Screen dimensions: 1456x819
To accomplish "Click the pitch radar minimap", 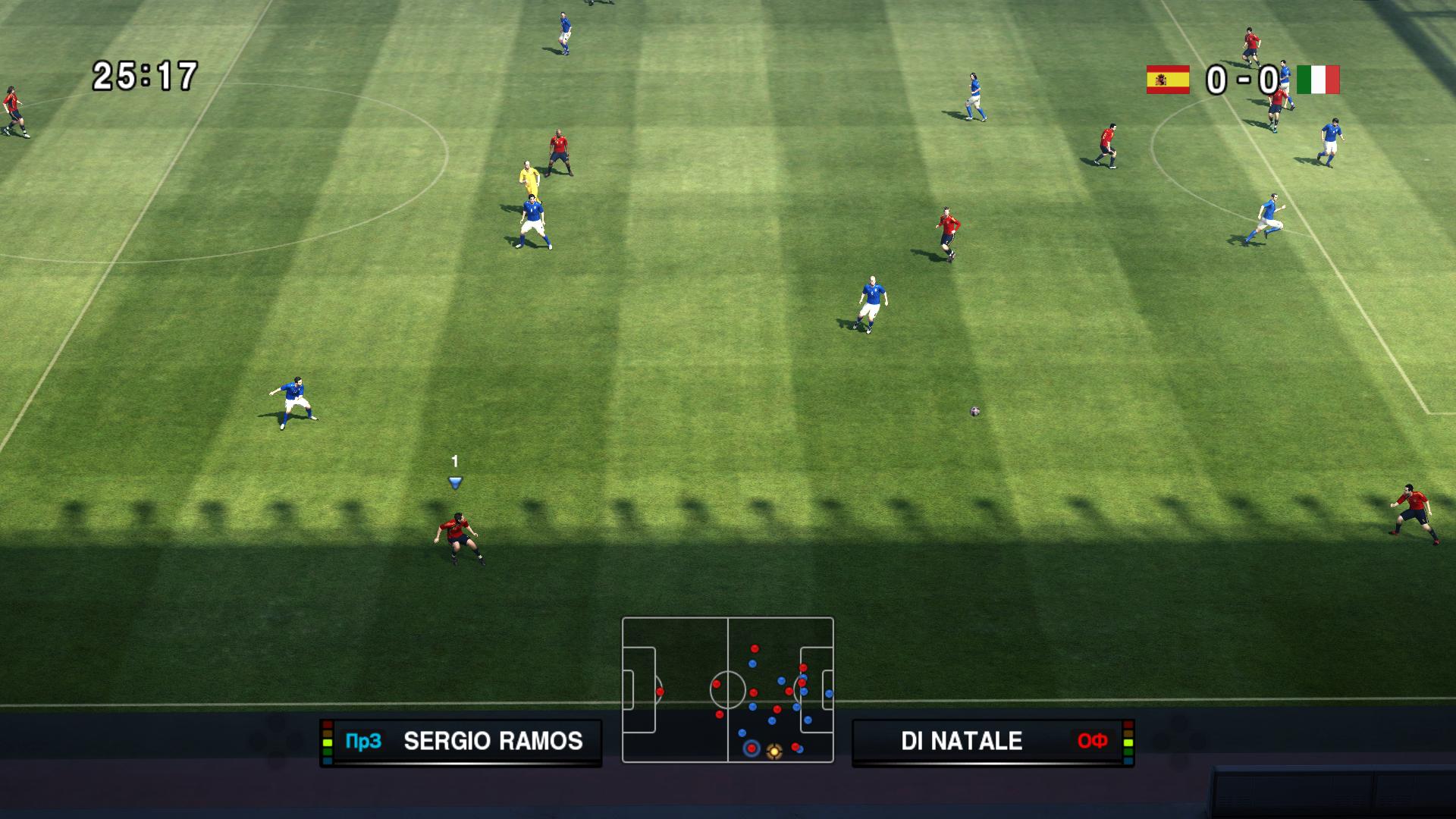I will tap(727, 689).
